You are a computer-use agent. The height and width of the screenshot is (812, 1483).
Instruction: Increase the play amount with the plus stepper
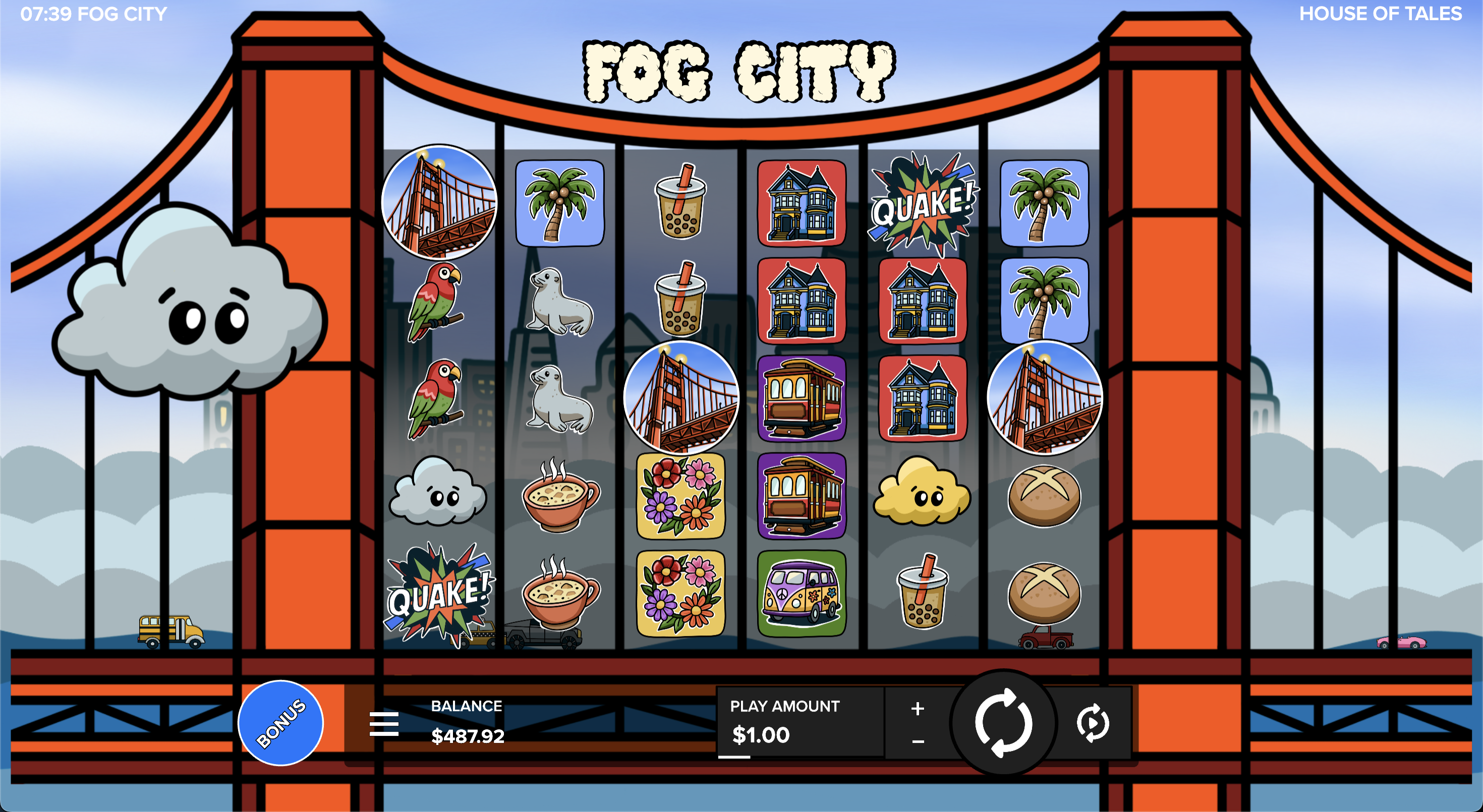click(917, 708)
